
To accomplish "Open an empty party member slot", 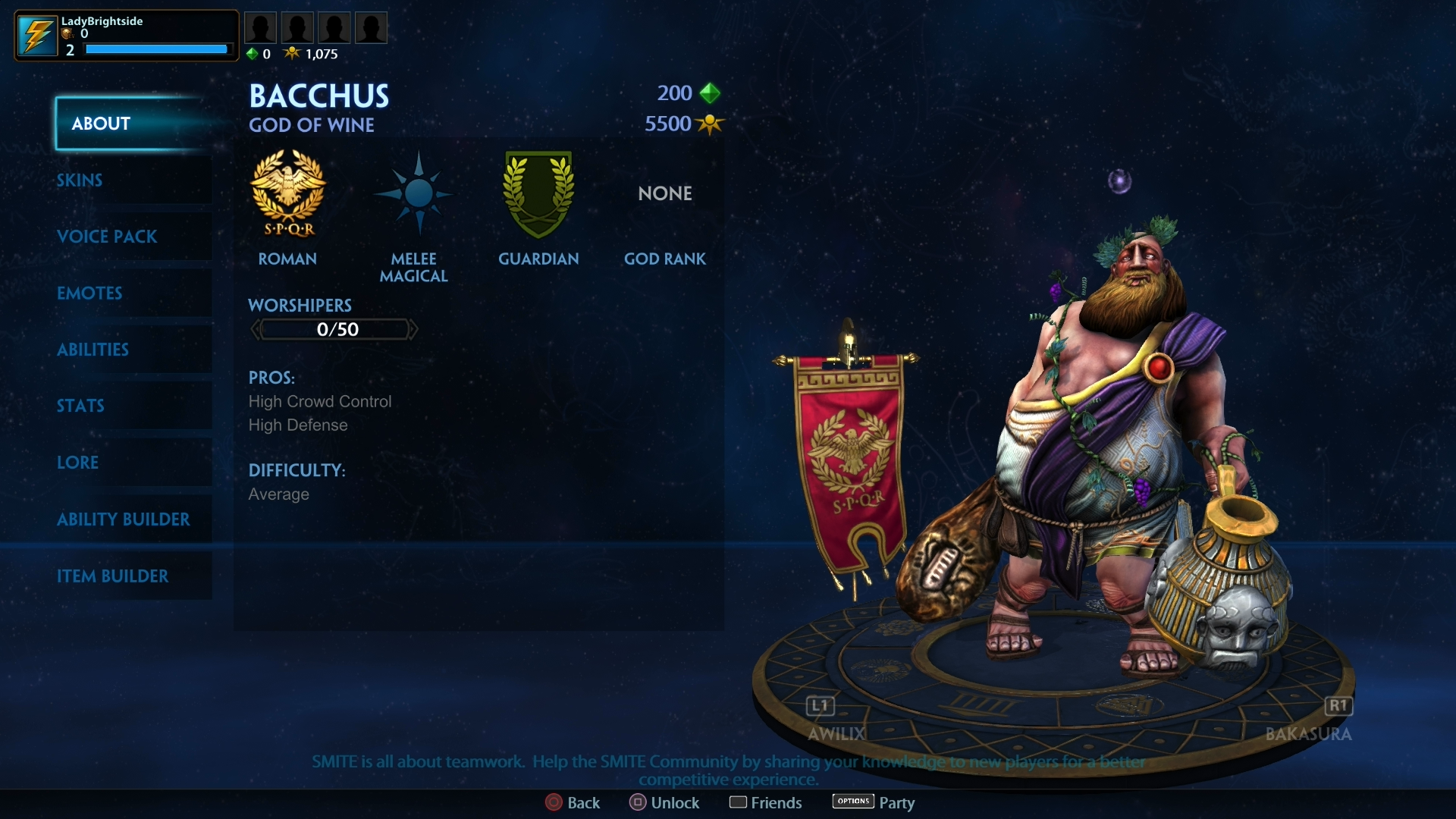I will [261, 27].
